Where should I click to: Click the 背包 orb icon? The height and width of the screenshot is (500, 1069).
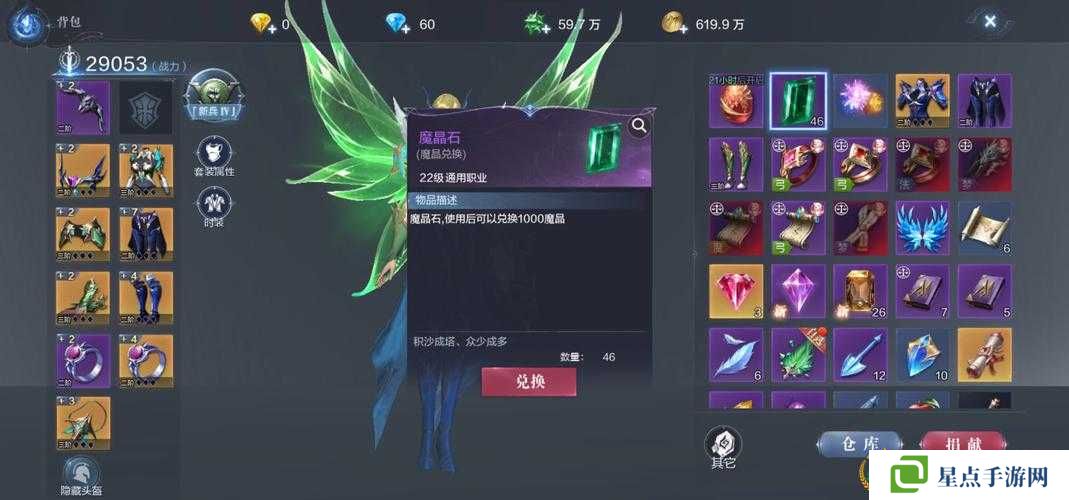[x=25, y=24]
